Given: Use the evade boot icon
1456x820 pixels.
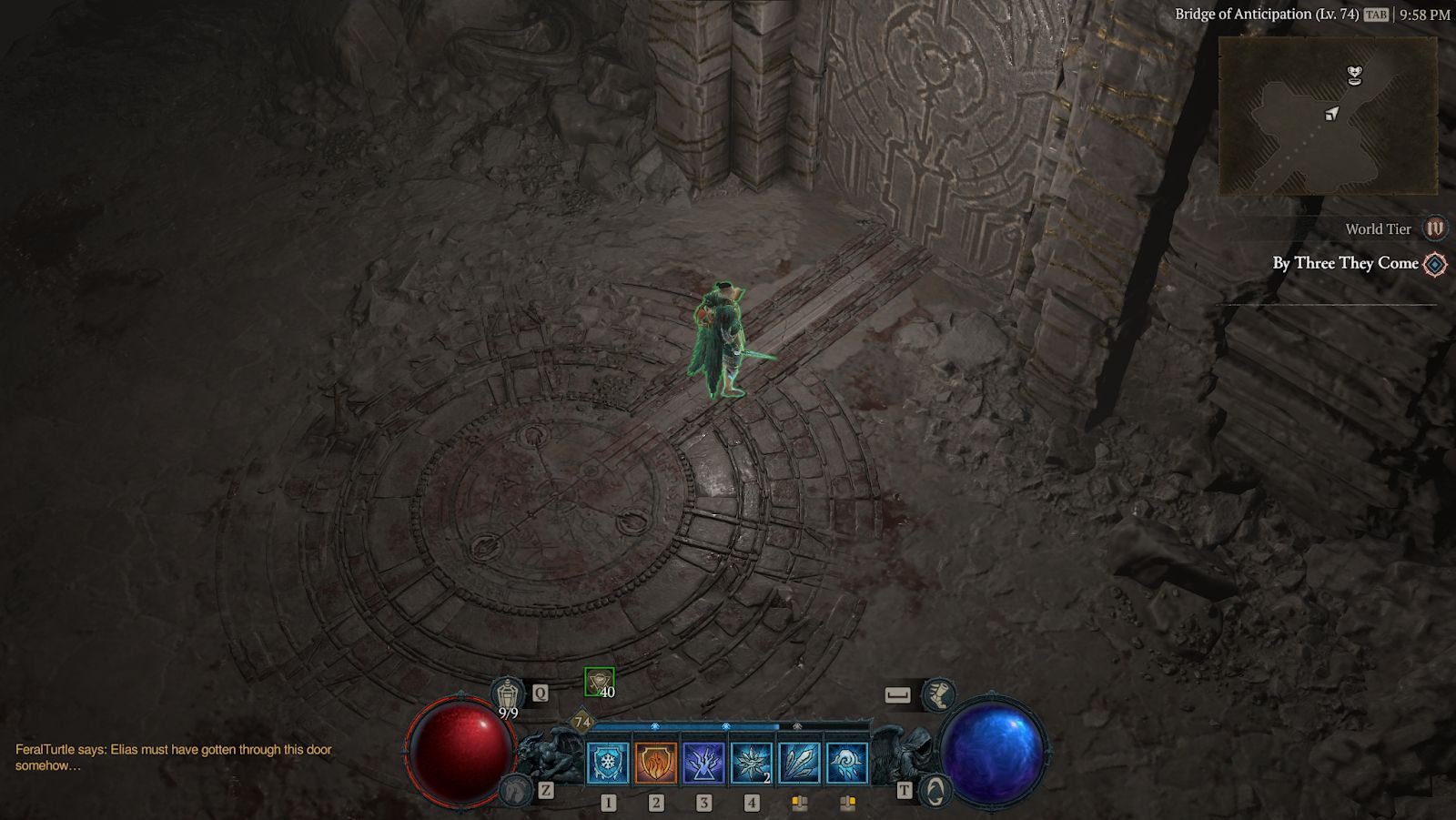Looking at the screenshot, I should 937,695.
